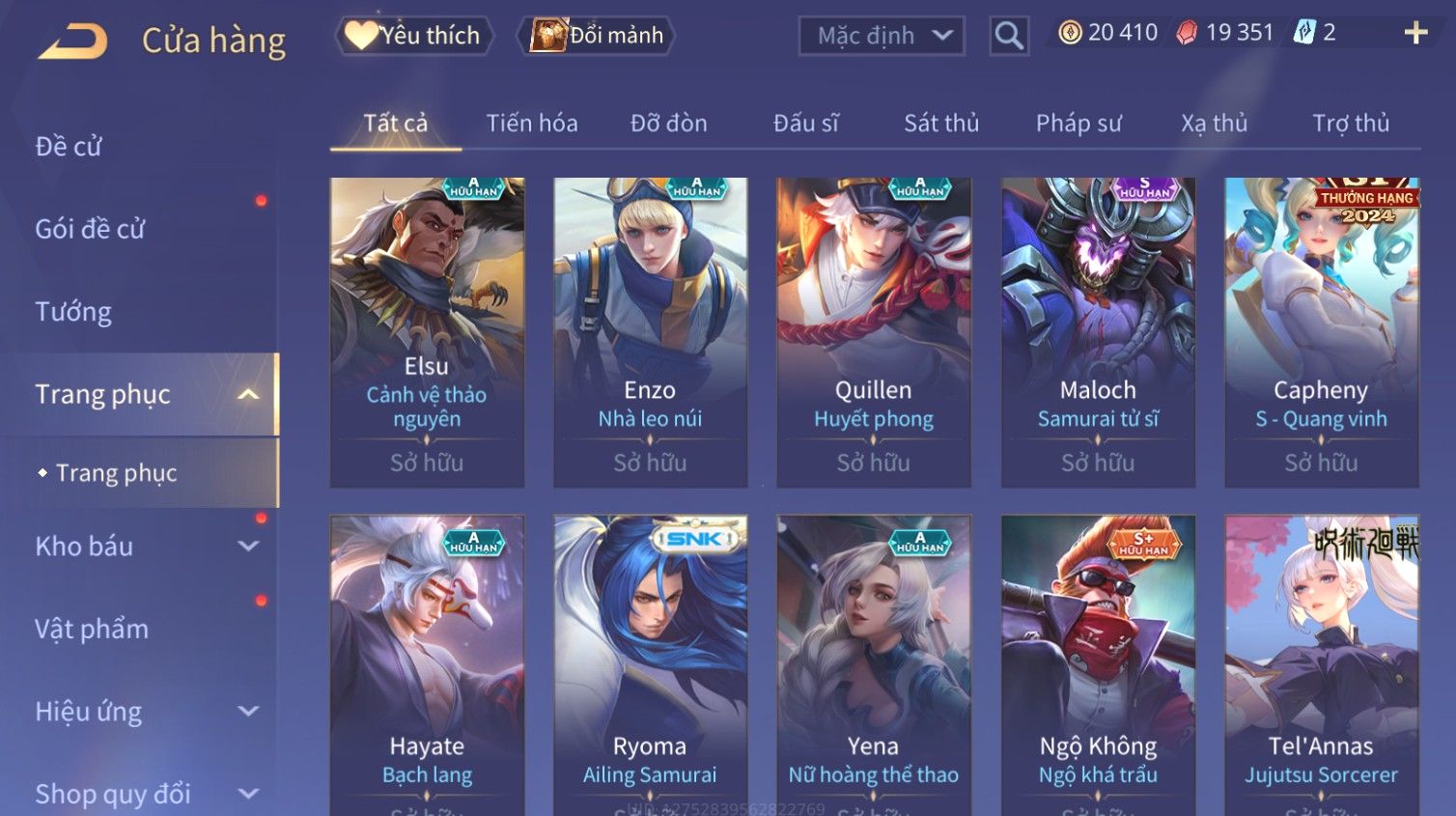Filter skins by Pháp sư
This screenshot has height=816, width=1456.
point(1078,124)
